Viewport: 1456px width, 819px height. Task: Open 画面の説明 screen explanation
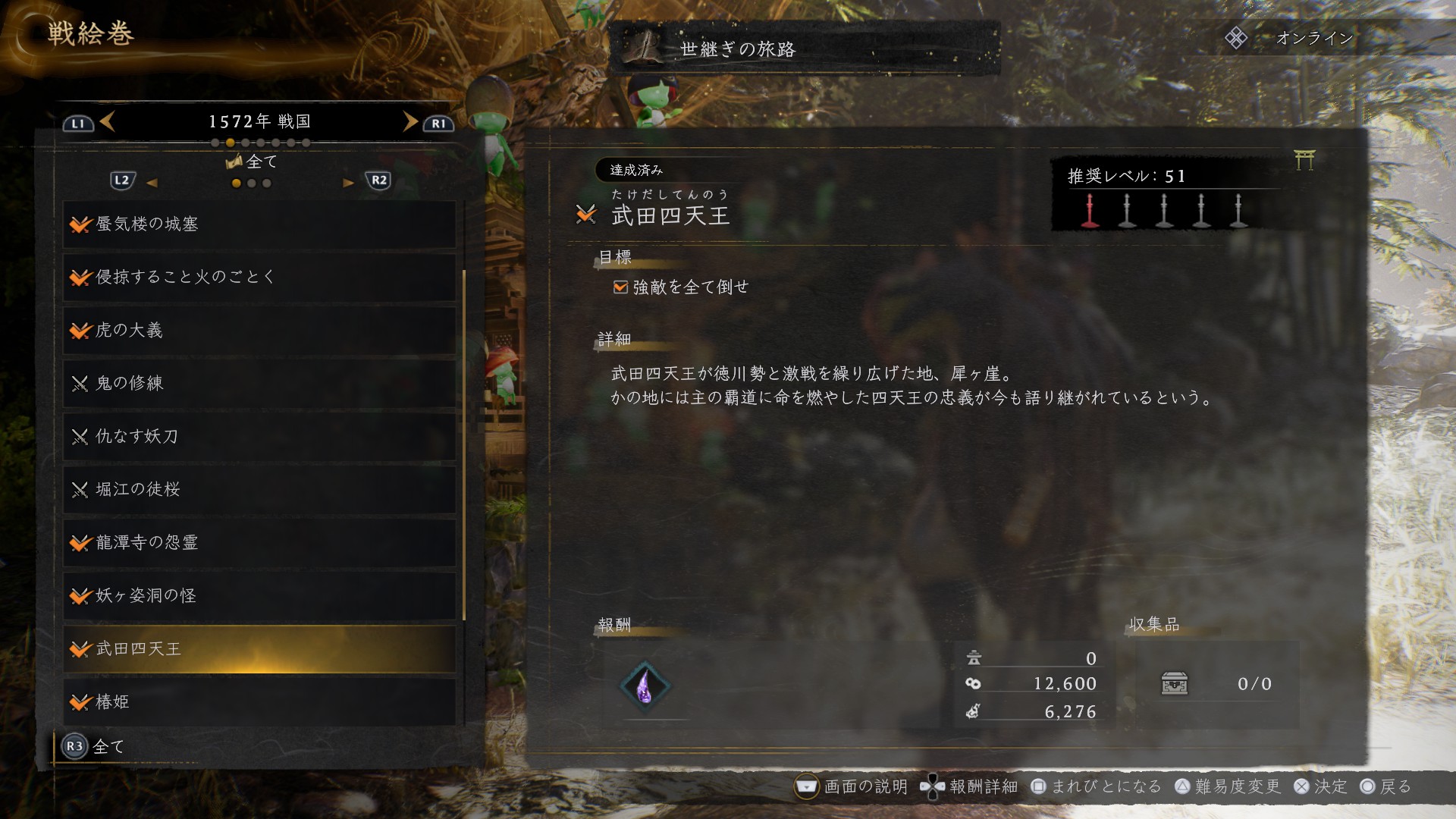coord(851,786)
